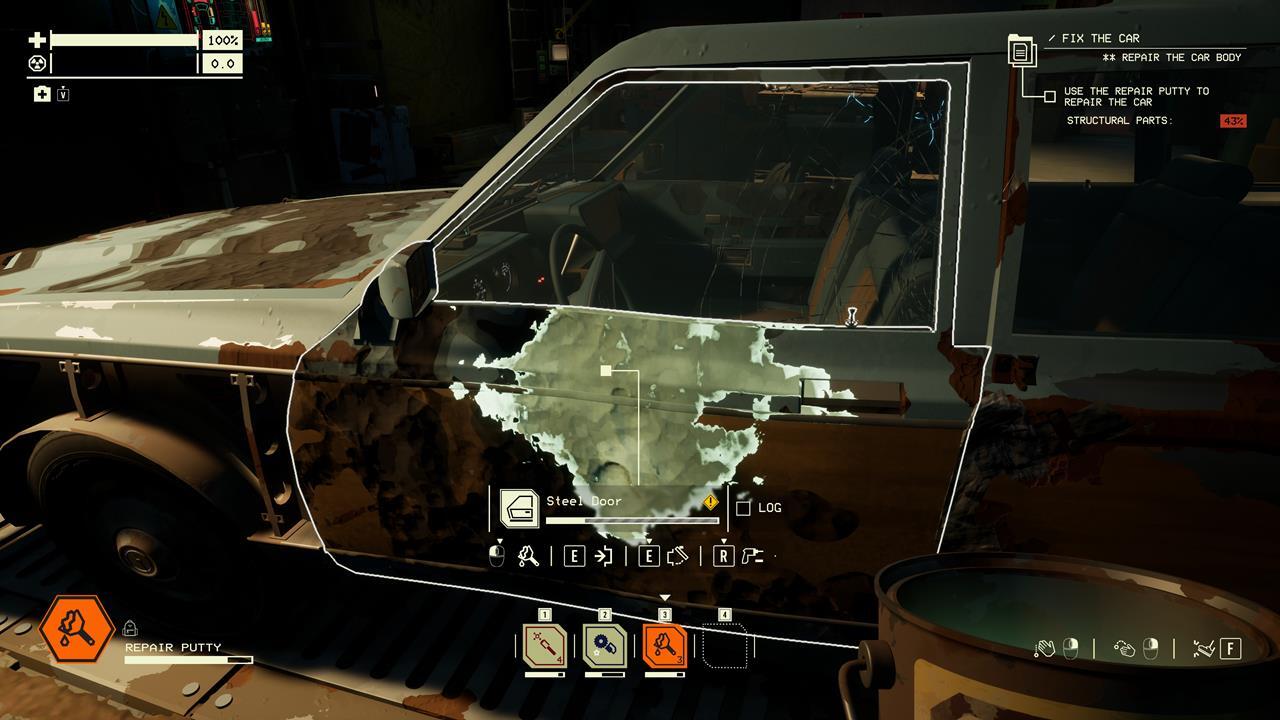The height and width of the screenshot is (720, 1280).
Task: Choose the orange repair putty hotbar slot
Action: click(665, 646)
